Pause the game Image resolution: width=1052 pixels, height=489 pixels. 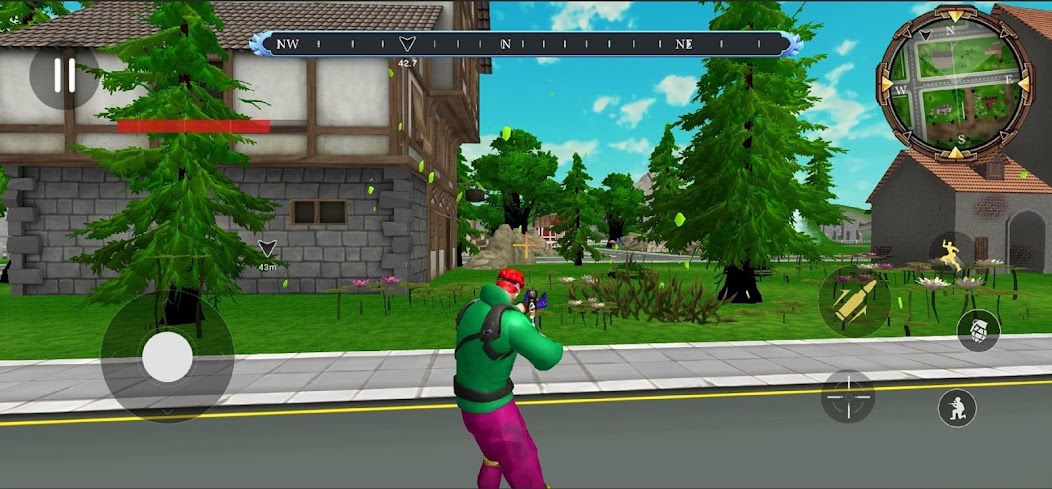click(64, 76)
